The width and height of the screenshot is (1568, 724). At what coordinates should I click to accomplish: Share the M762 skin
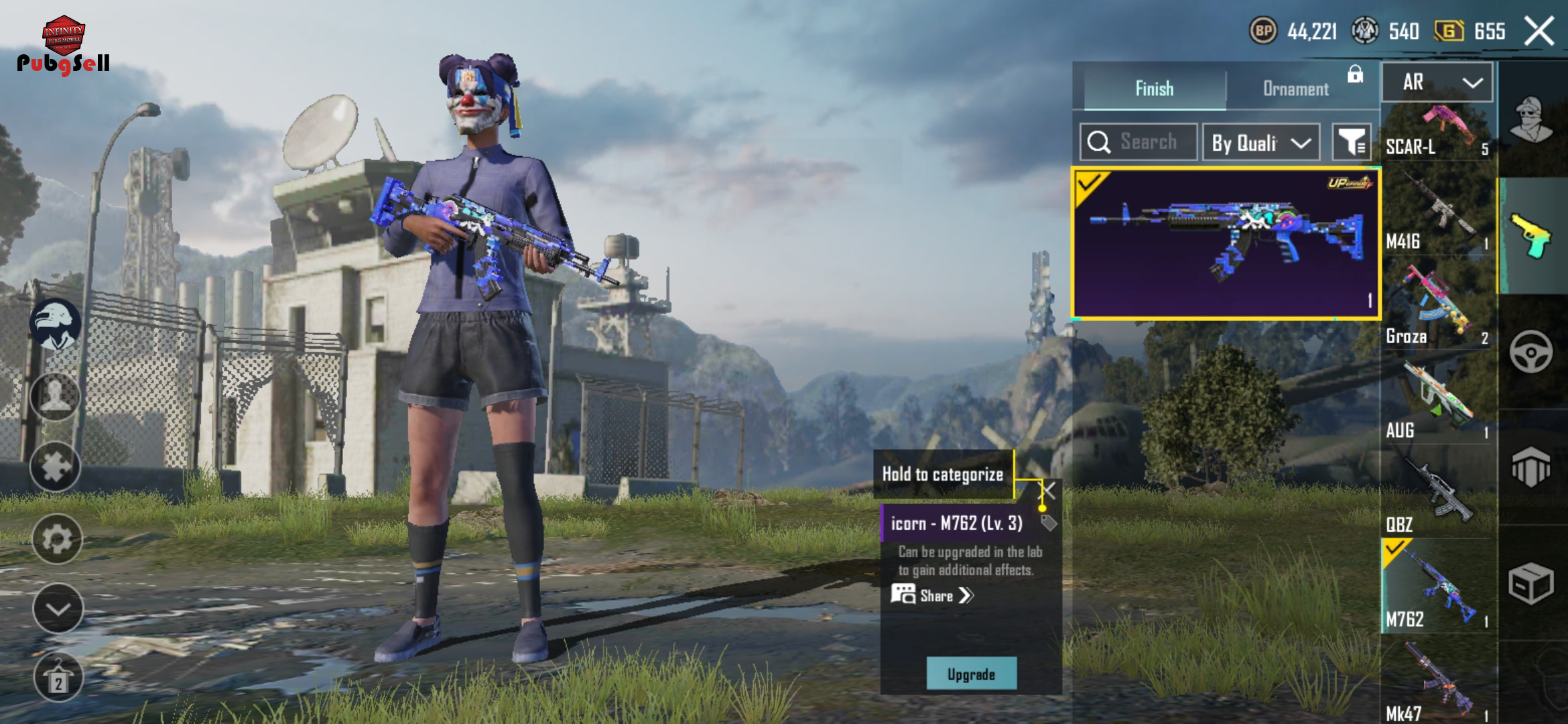[935, 595]
